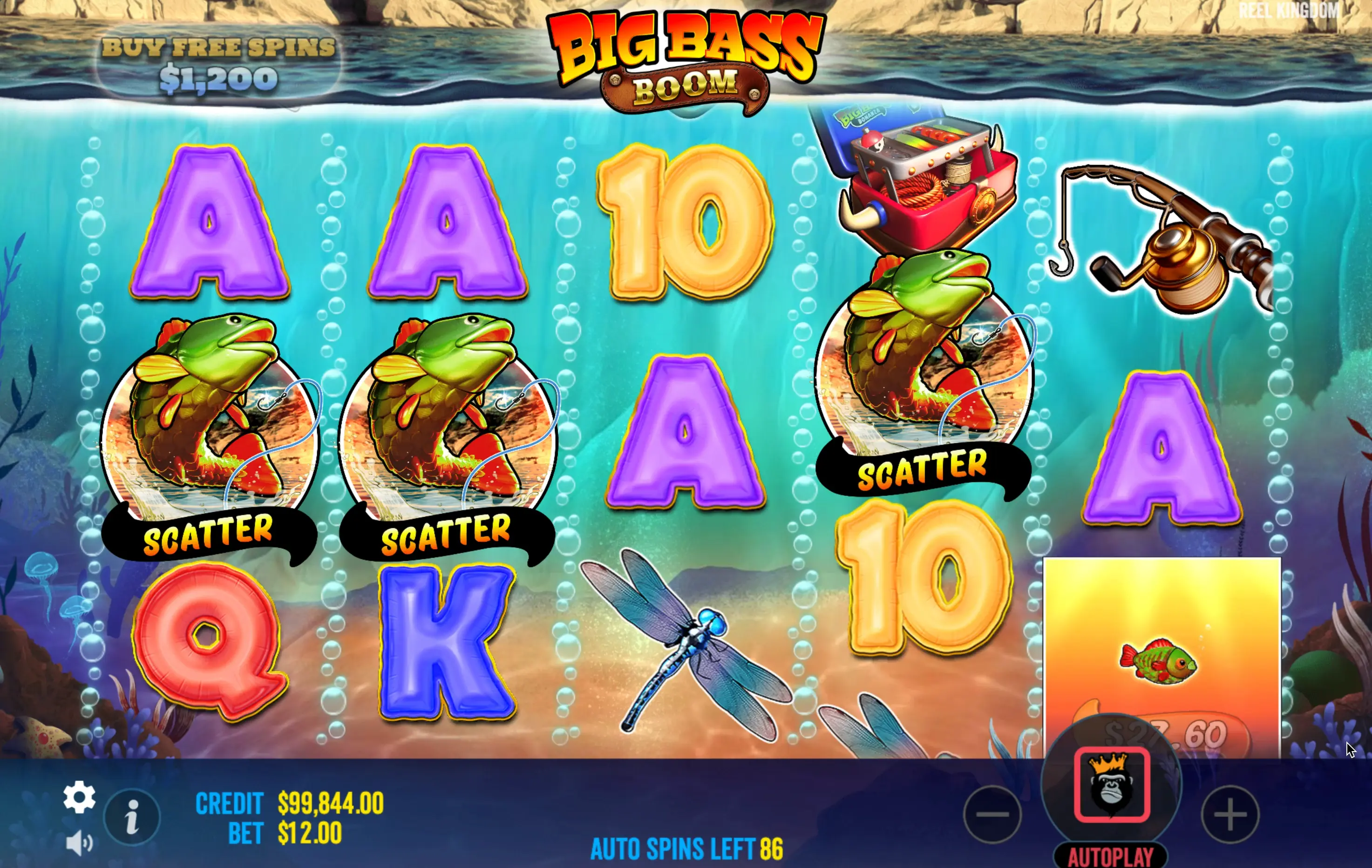1372x868 pixels.
Task: Show the game info paytable
Action: pos(132,817)
